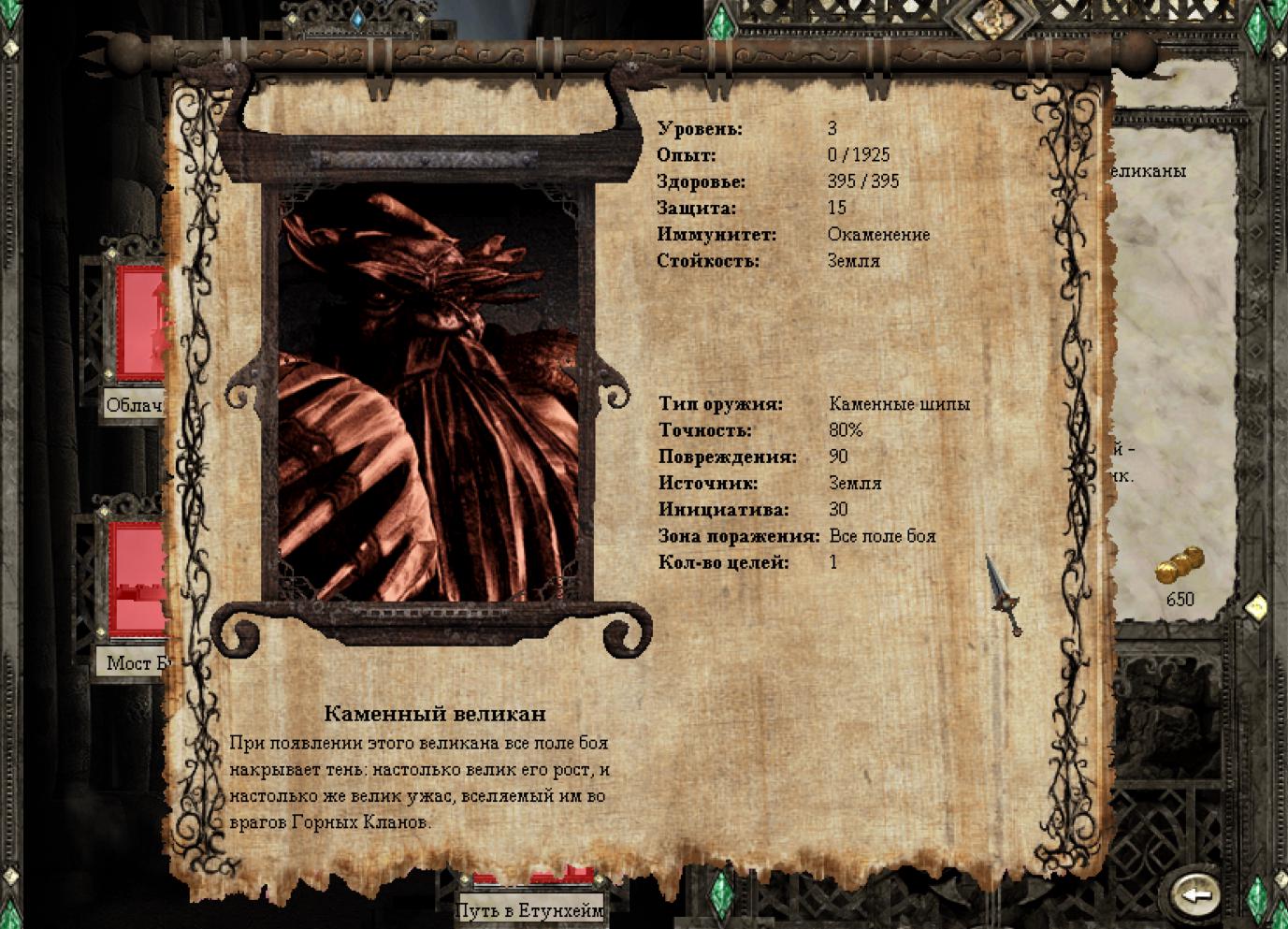
Task: Choose the Путь в Етунхейм building
Action: click(530, 907)
